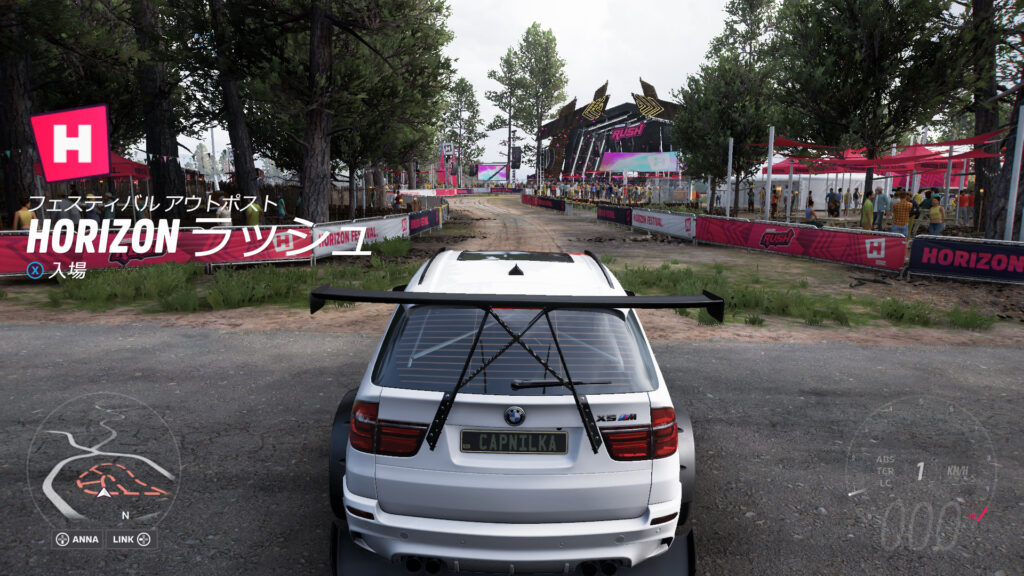
Task: Click the Horizon ラッシュ outpost title
Action: click(x=198, y=238)
